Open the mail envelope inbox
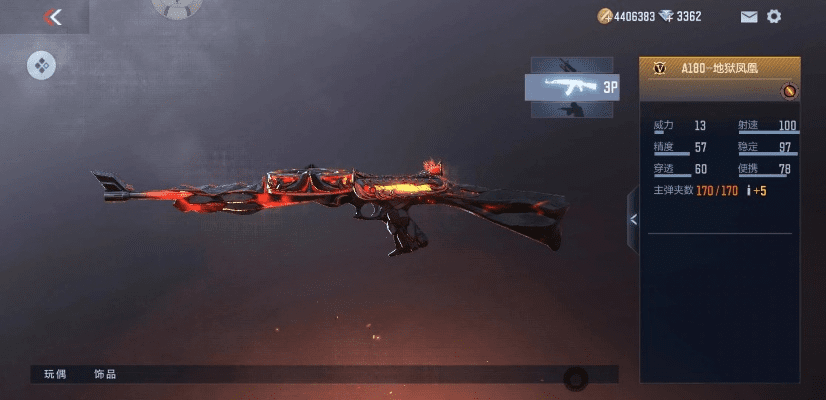 [748, 17]
